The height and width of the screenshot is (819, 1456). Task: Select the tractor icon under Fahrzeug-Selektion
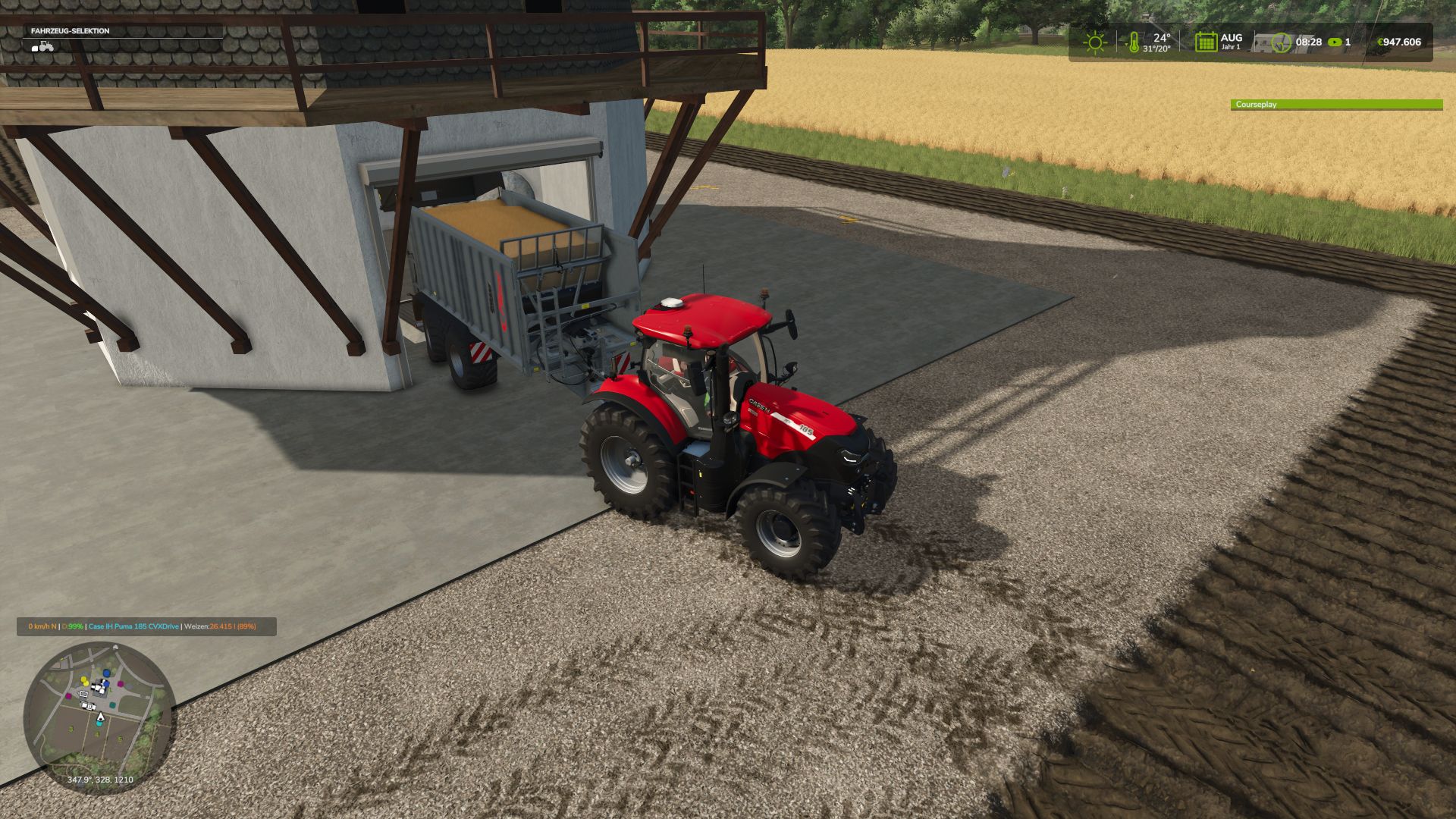[43, 46]
